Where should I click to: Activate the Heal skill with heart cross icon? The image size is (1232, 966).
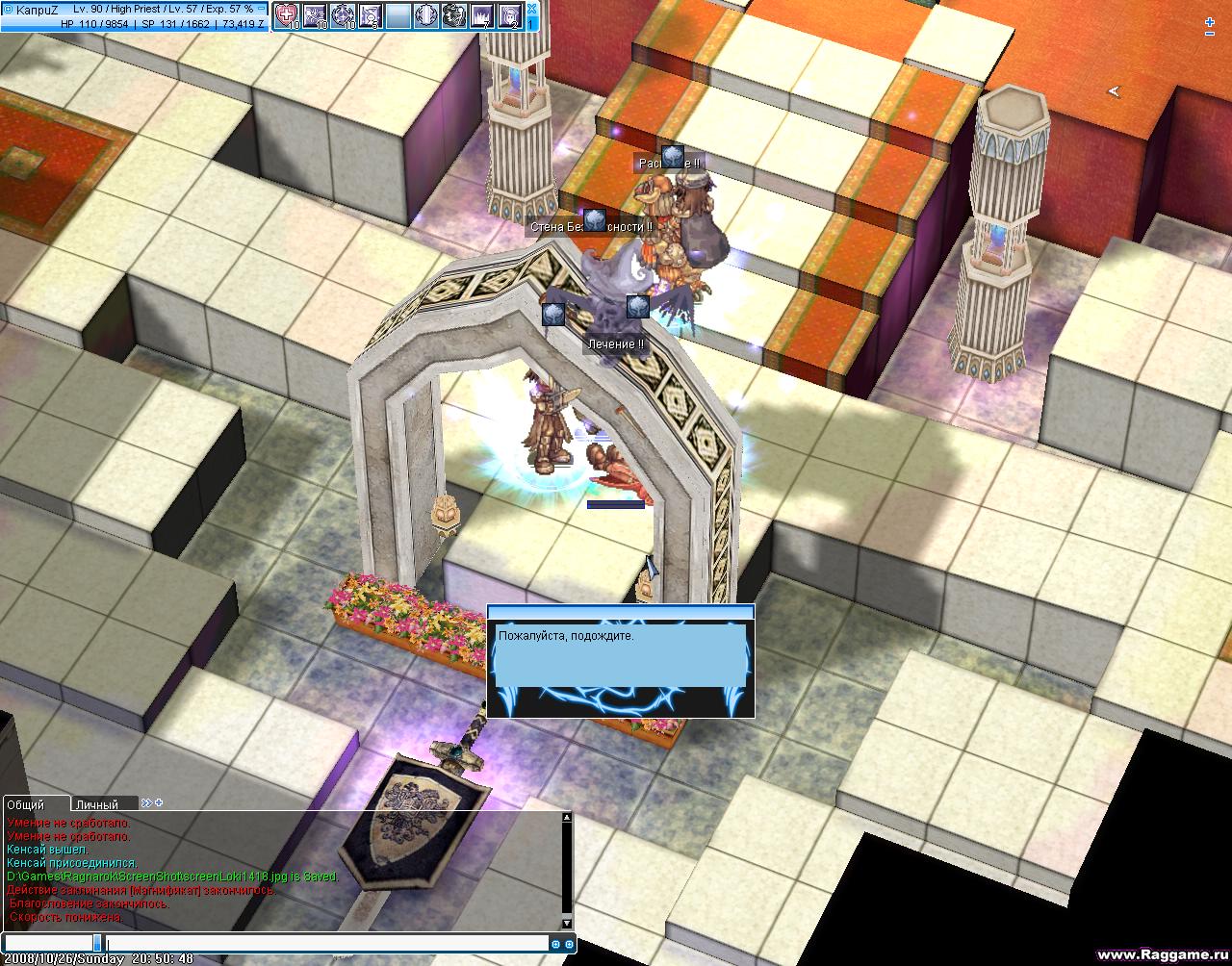pos(287,15)
